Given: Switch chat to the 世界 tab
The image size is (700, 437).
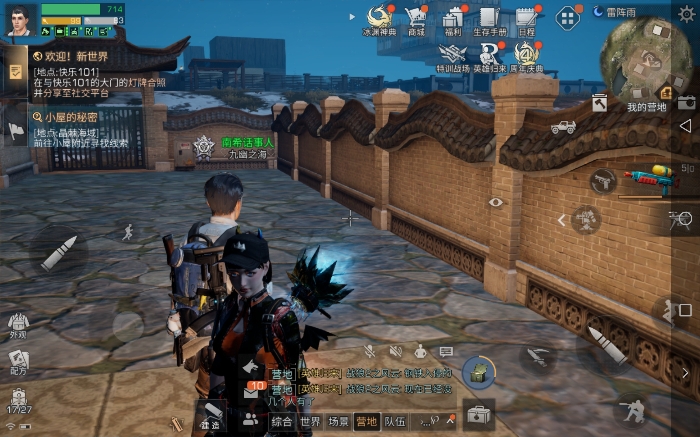Looking at the screenshot, I should click(x=310, y=422).
